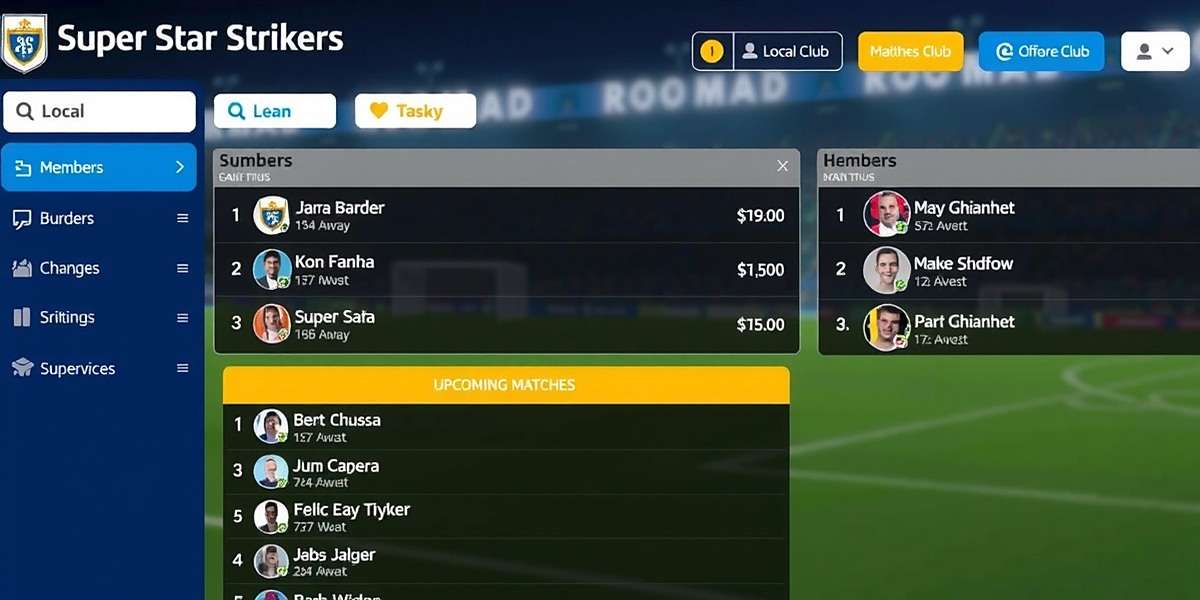1200x600 pixels.
Task: Select Changes in the sidebar
Action: click(x=99, y=268)
